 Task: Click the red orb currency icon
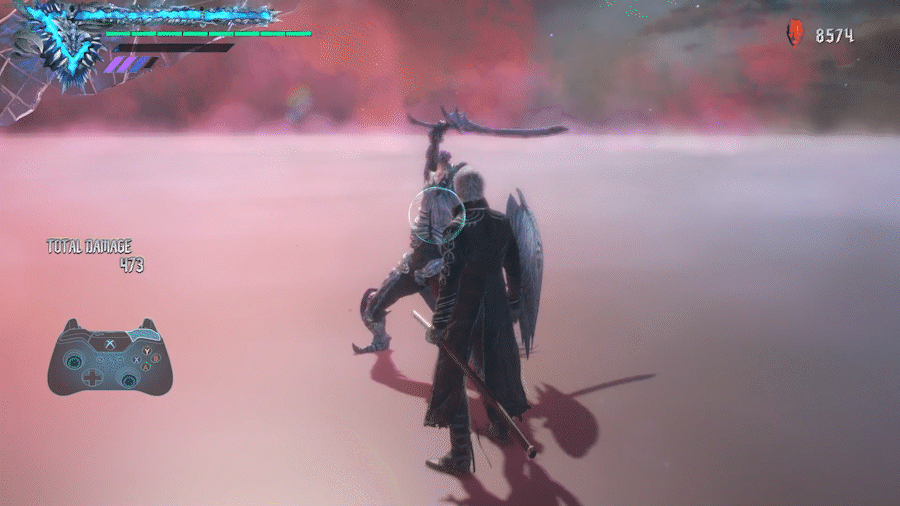795,34
